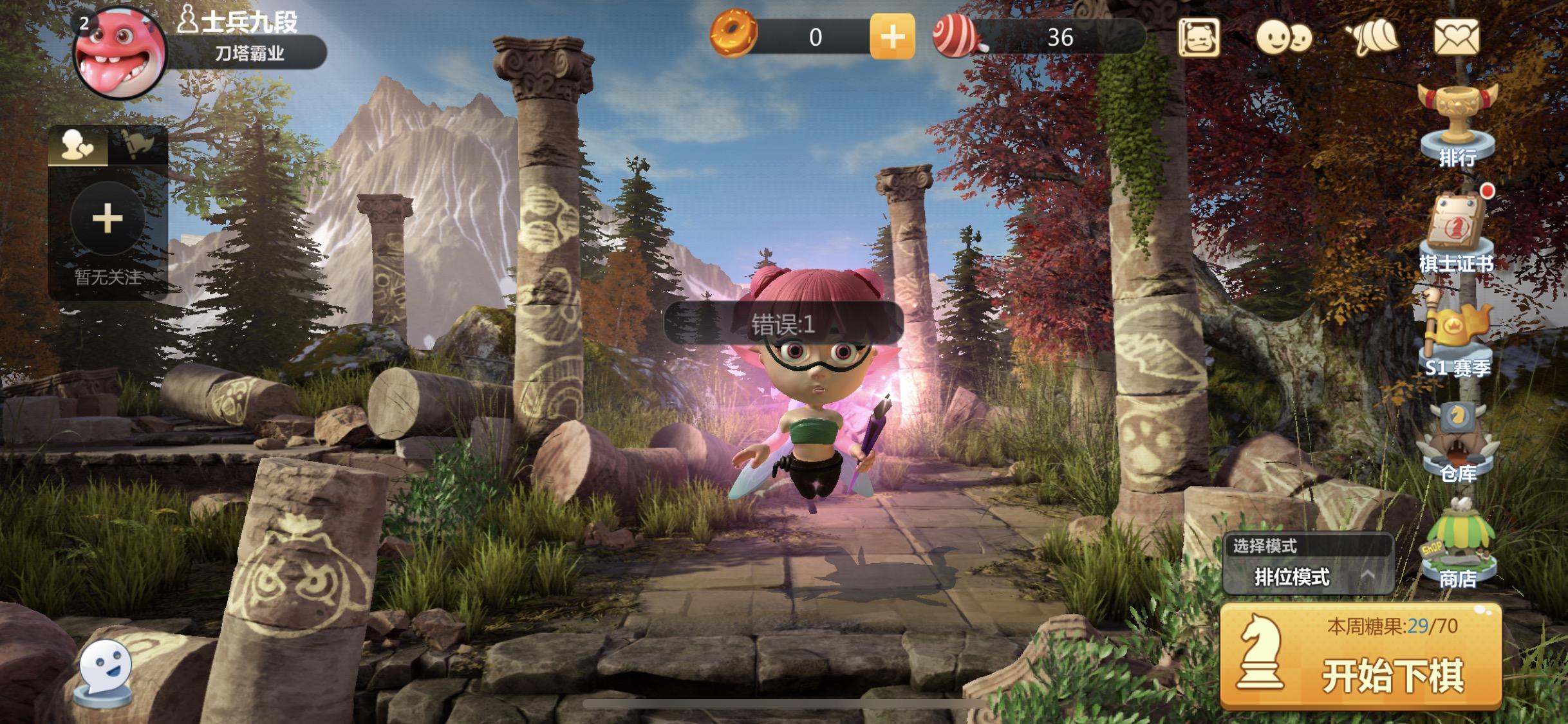Start a match with 开始下棋 button
This screenshot has width=1568, height=724.
pos(1361,657)
